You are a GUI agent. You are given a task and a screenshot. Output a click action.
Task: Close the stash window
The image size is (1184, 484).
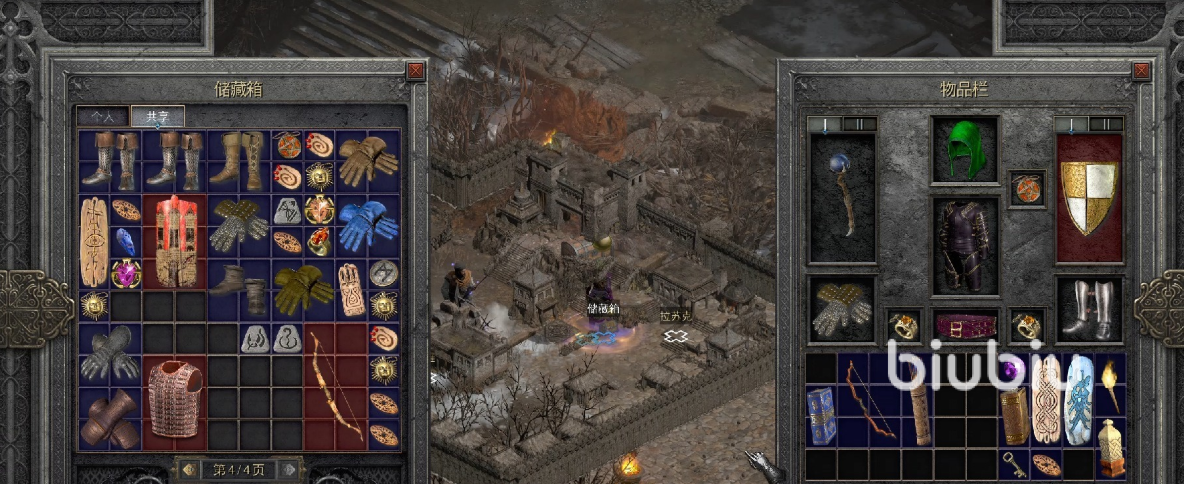click(415, 71)
